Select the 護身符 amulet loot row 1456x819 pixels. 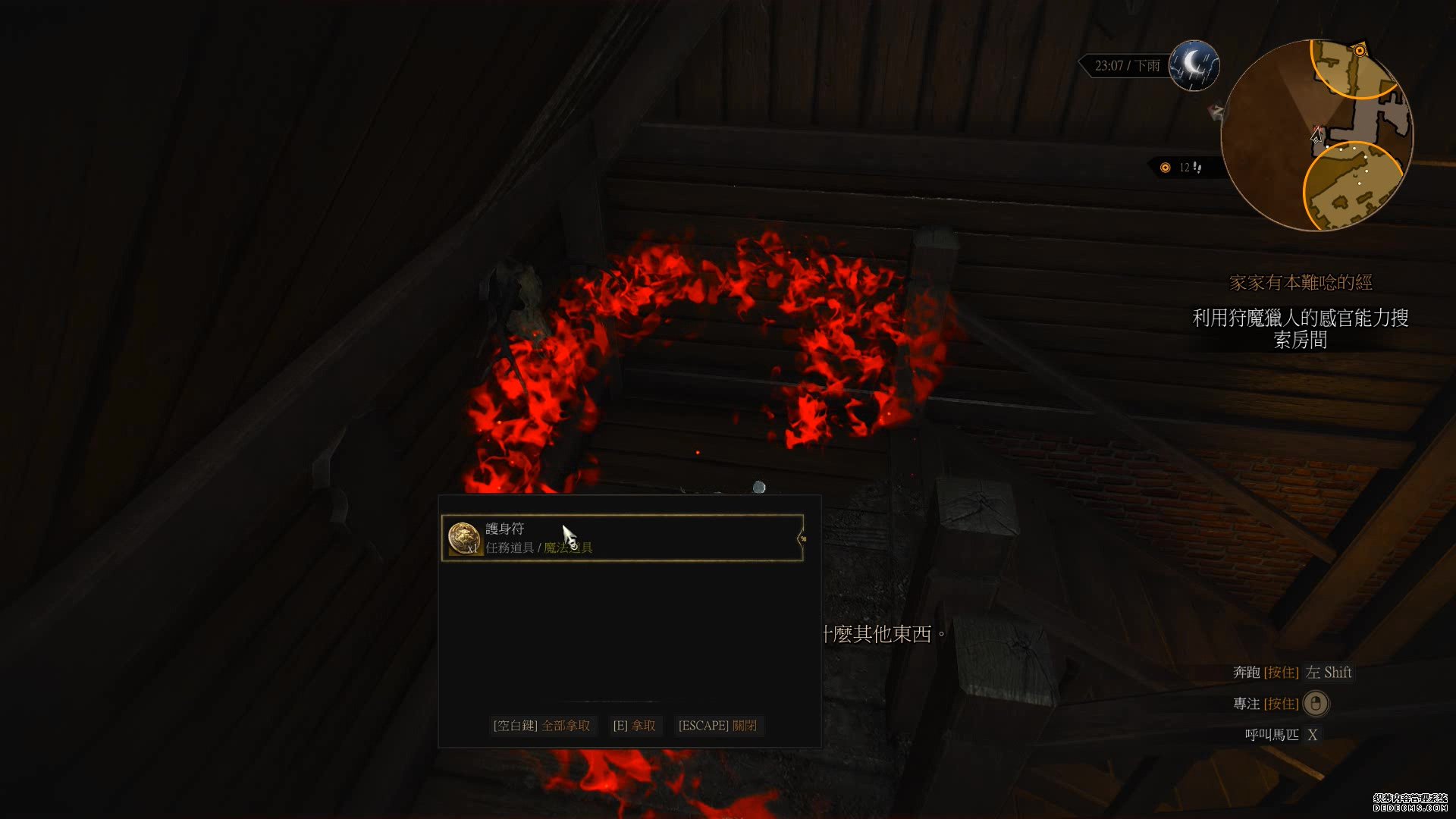point(622,538)
